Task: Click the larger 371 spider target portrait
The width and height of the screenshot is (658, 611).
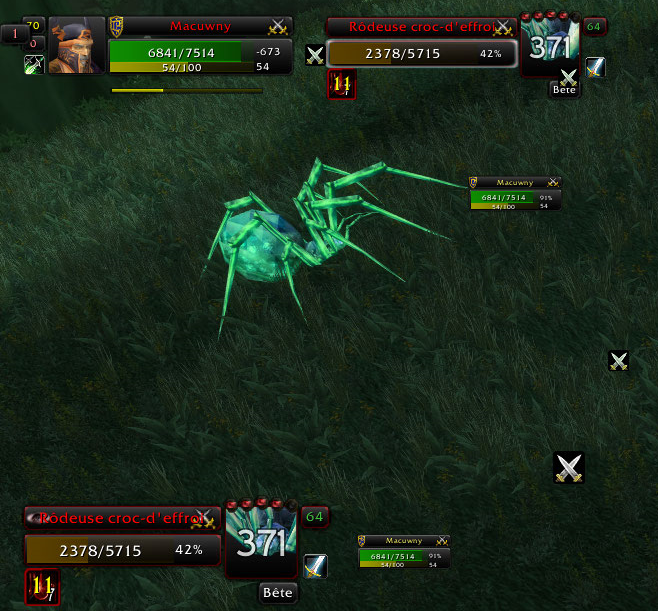Action: 261,541
